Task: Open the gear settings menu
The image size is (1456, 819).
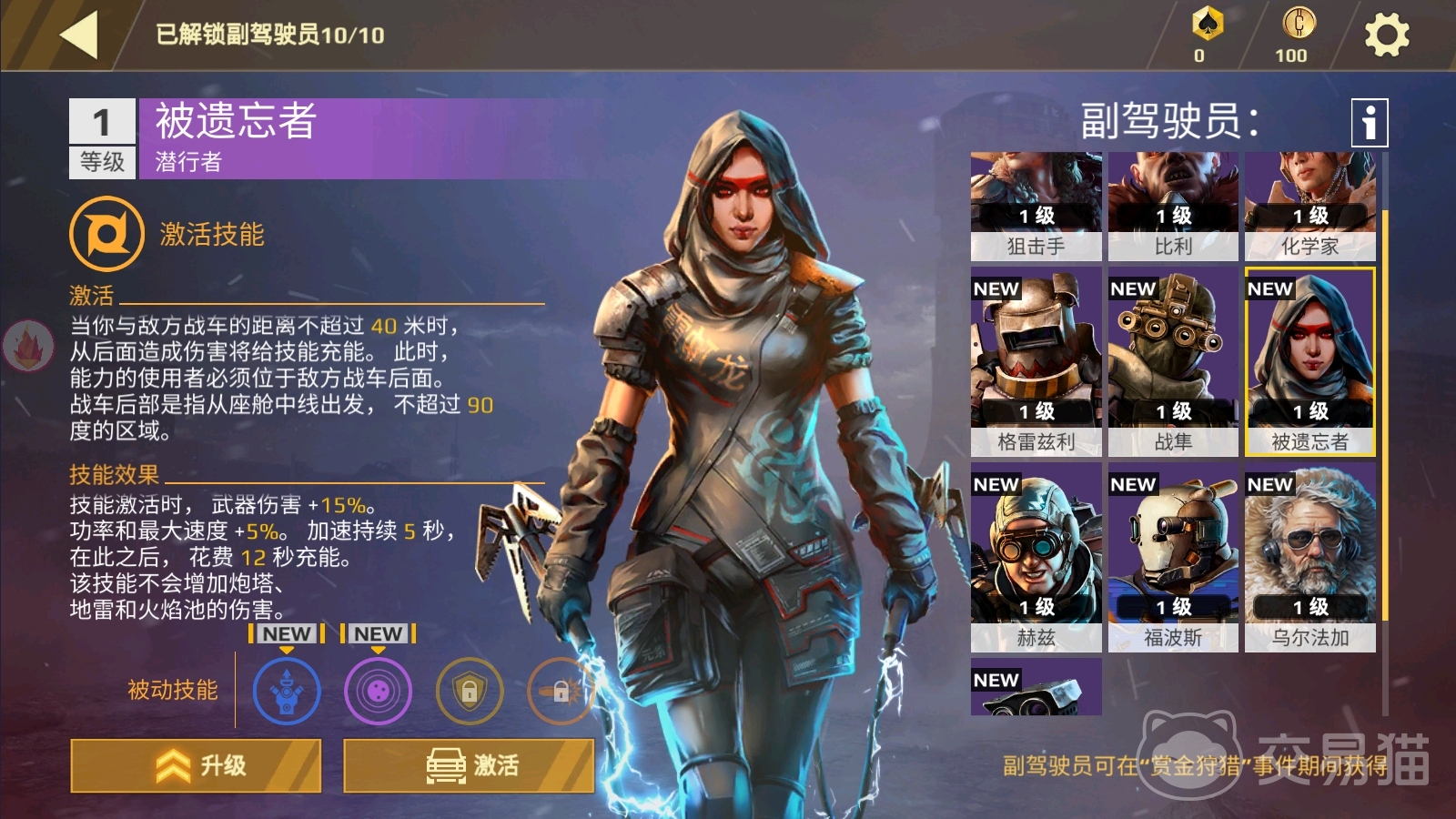Action: (x=1386, y=35)
